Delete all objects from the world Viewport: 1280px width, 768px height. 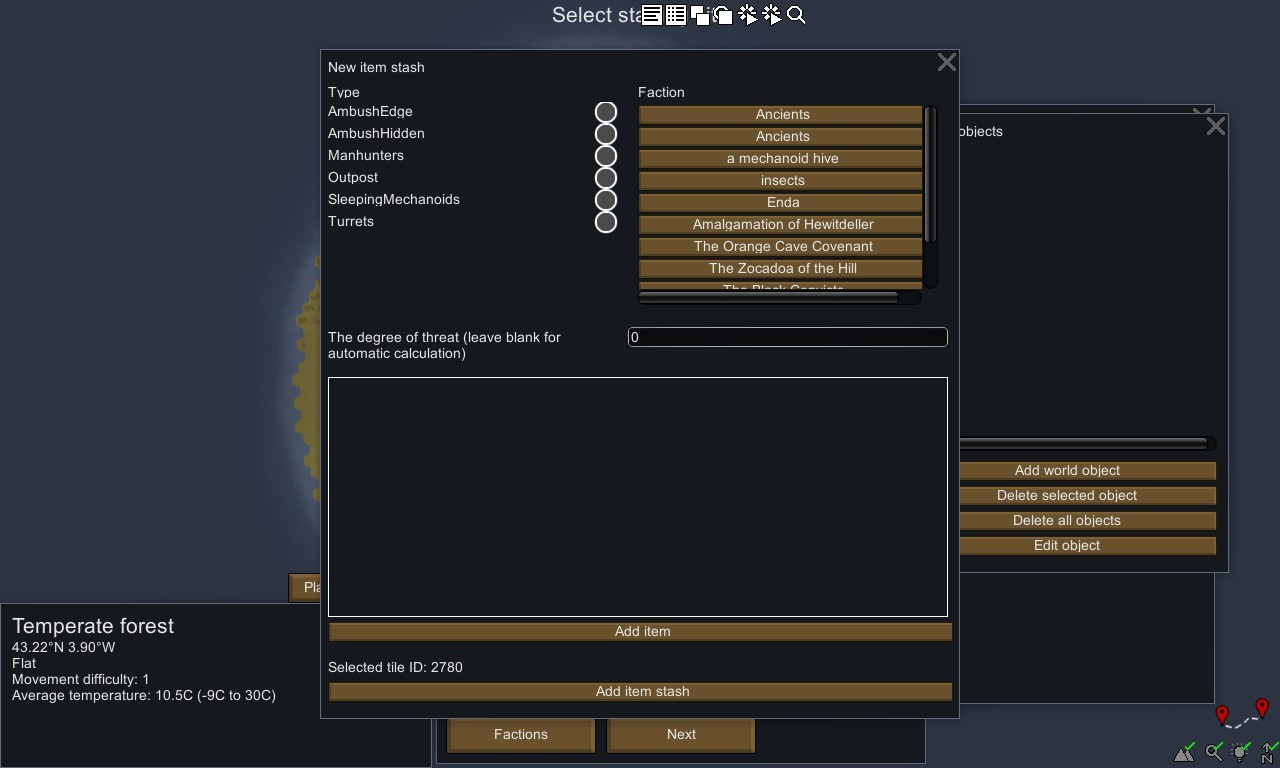[1066, 521]
